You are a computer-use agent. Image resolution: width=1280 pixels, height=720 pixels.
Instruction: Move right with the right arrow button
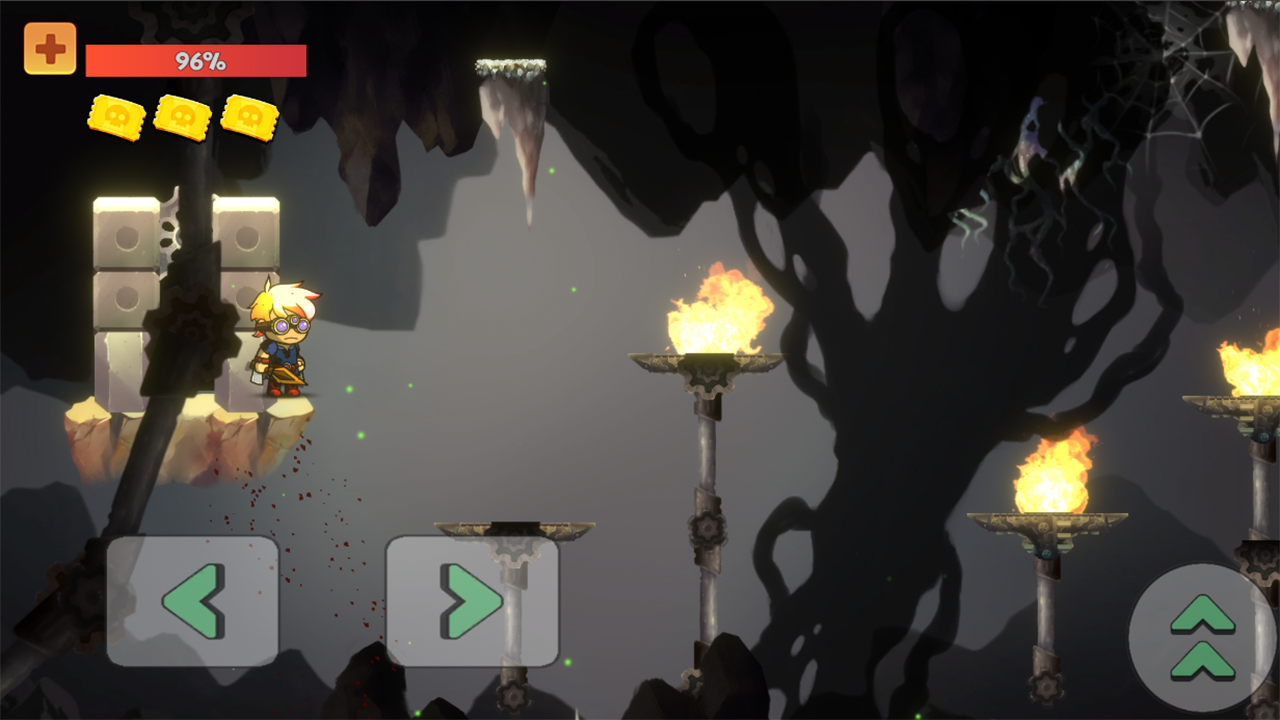click(x=472, y=601)
